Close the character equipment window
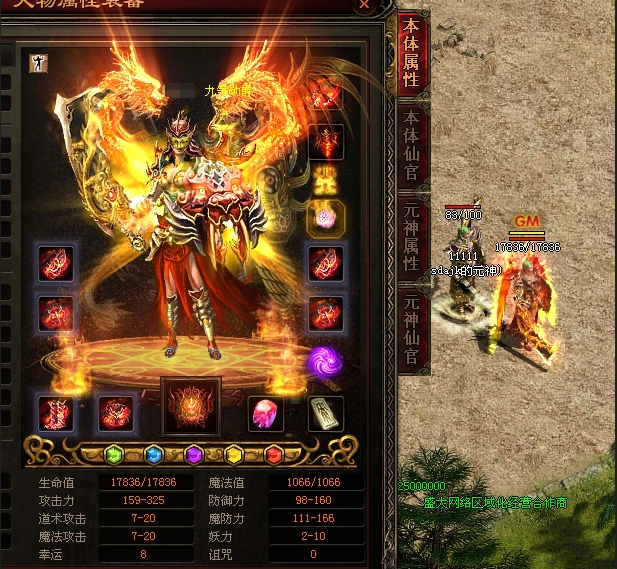Screen dimensions: 617x569 [x=365, y=5]
